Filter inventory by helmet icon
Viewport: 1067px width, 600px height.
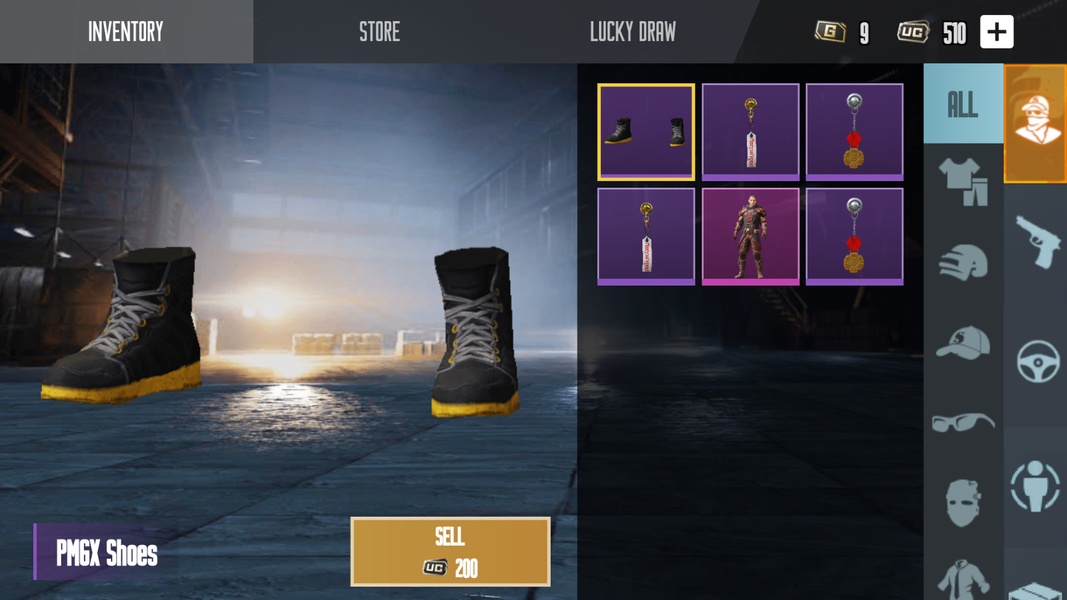(963, 263)
